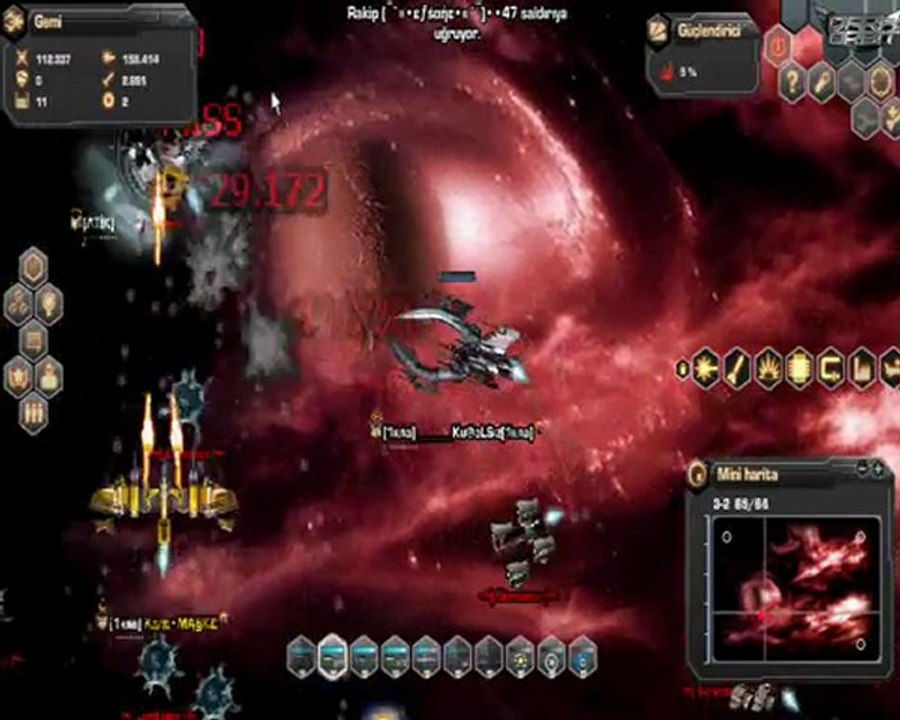
Task: Click the red power logout hexagon
Action: pos(778,45)
